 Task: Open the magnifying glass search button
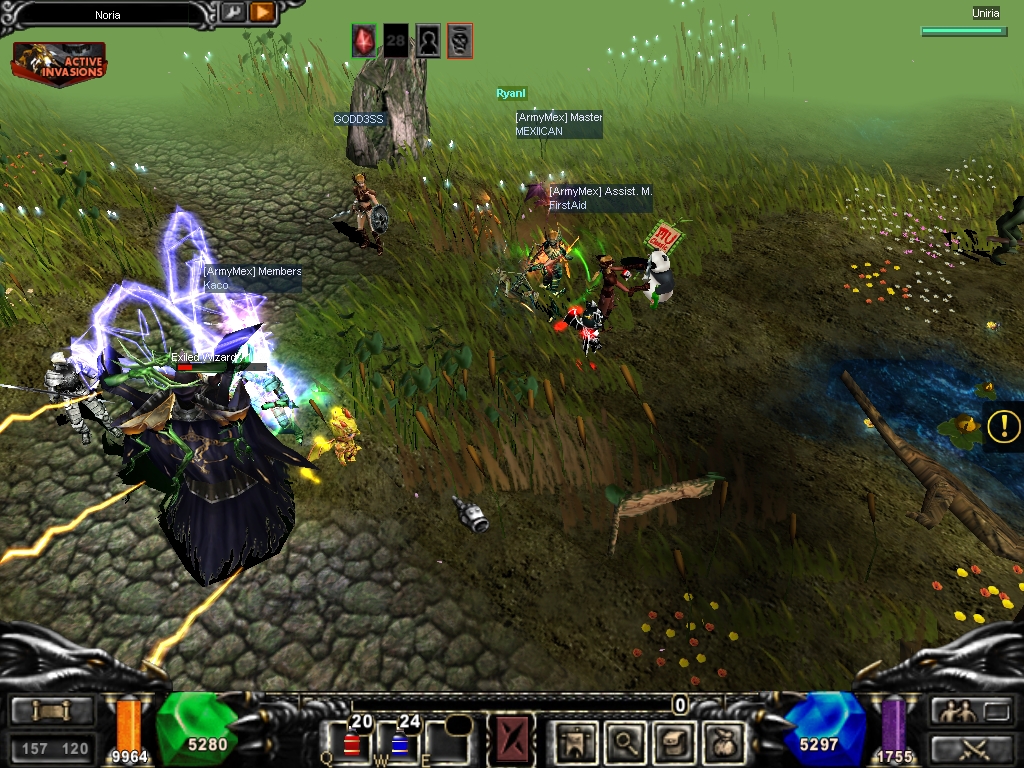pyautogui.click(x=625, y=741)
